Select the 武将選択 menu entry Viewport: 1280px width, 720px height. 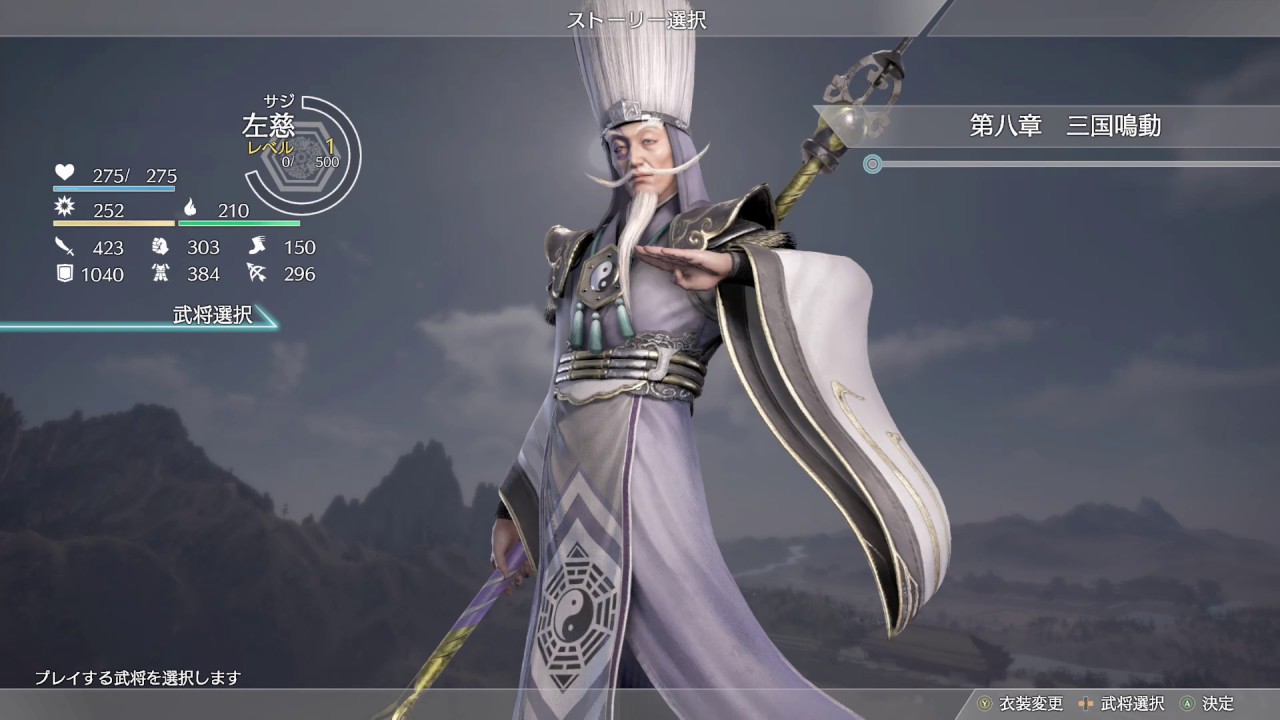212,316
